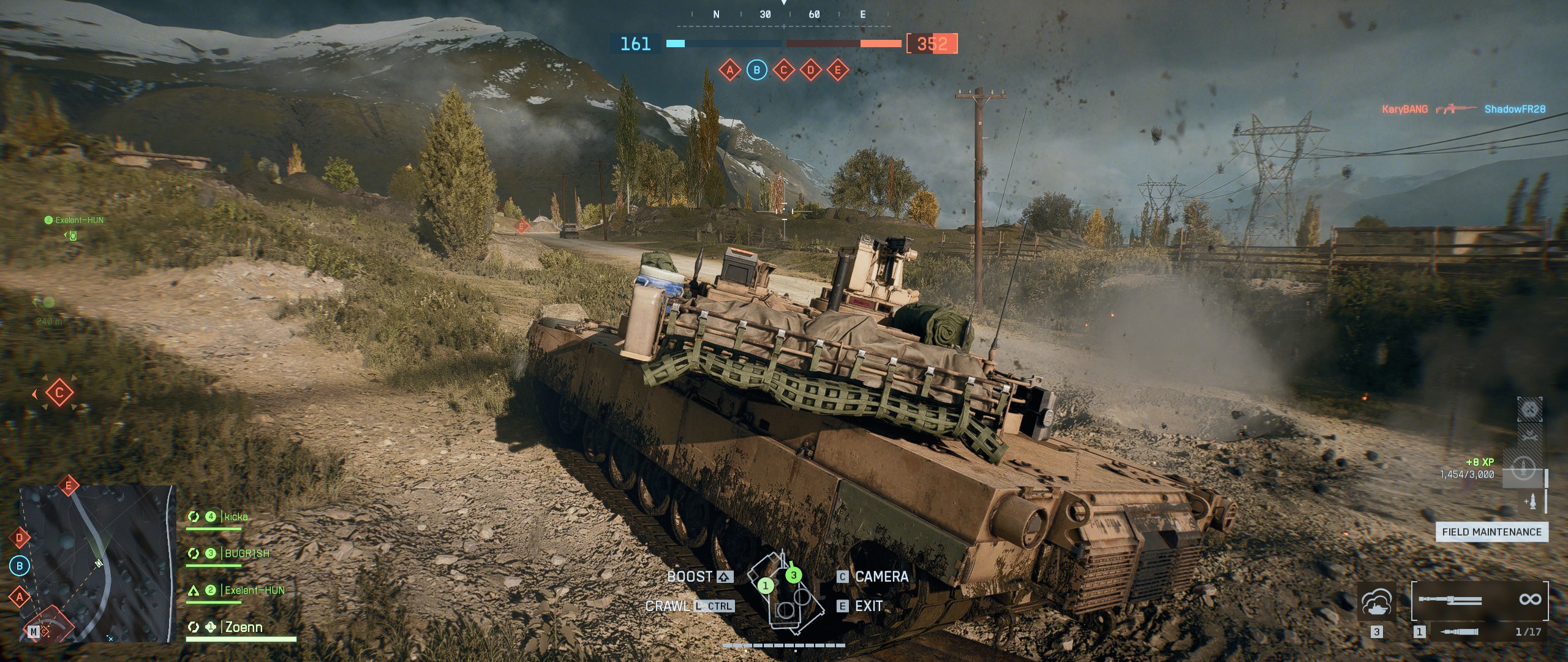Click objective D in the top capture row

click(x=810, y=70)
